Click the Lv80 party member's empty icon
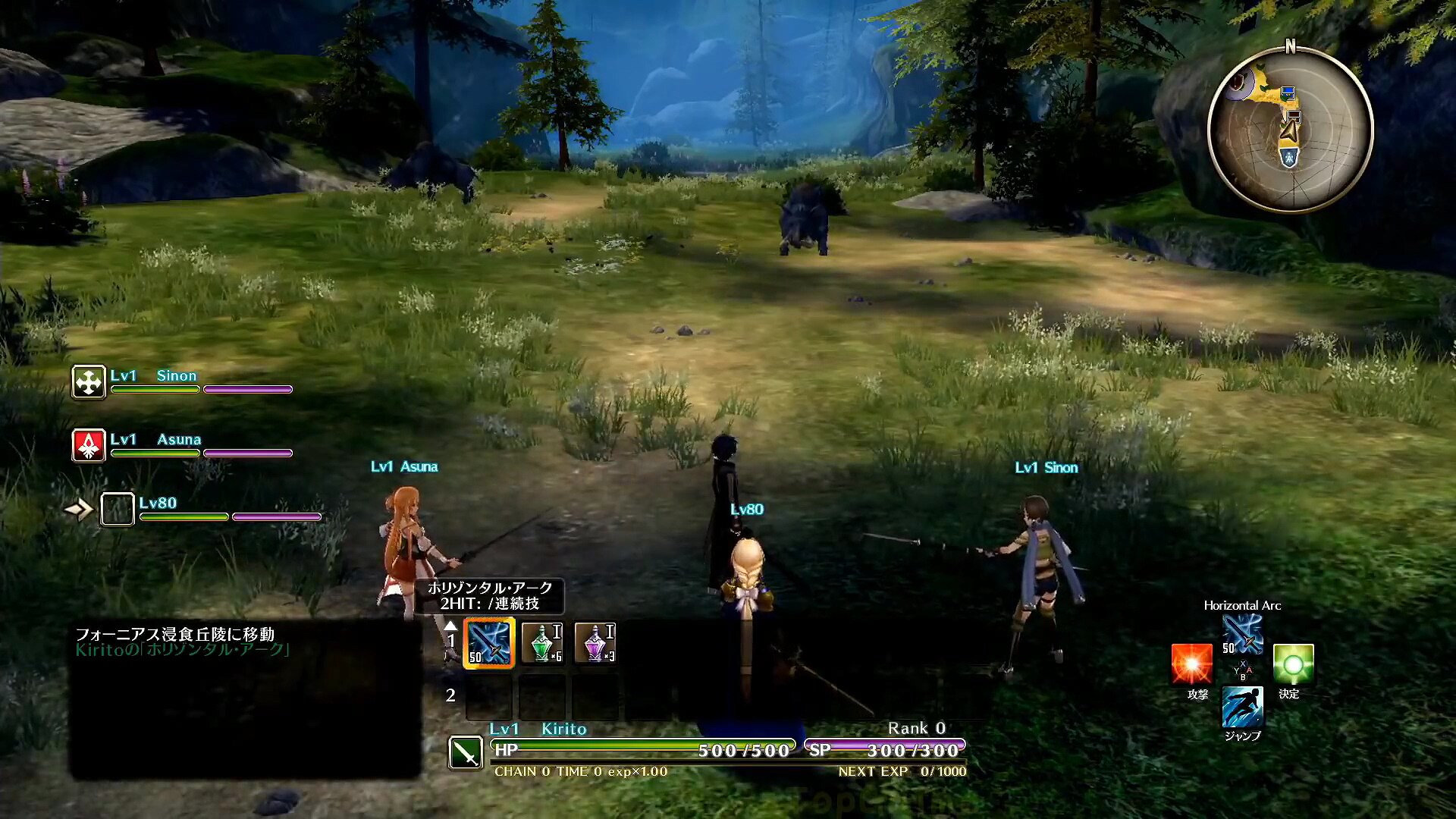The image size is (1456, 819). coord(118,509)
